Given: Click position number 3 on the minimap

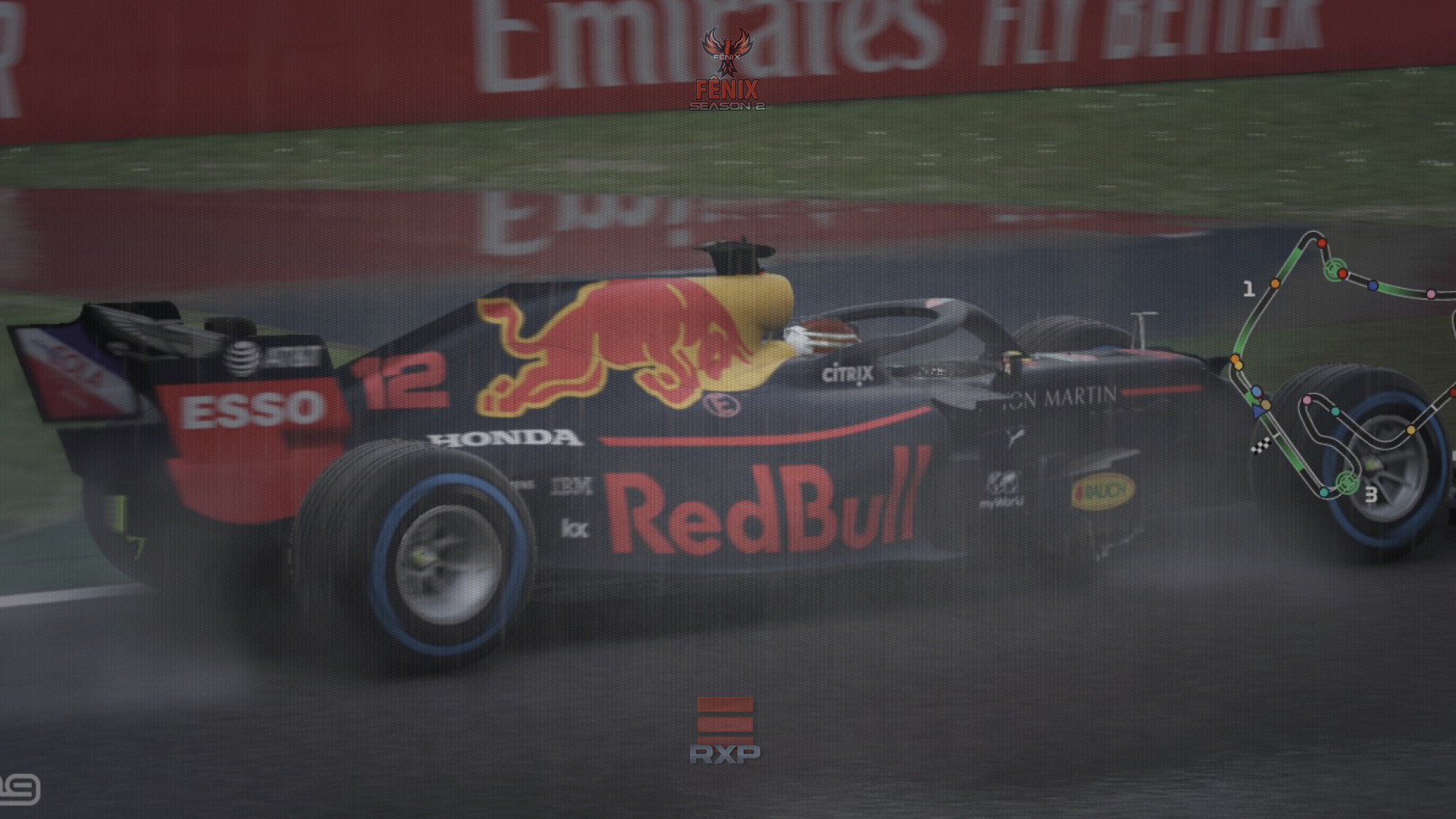Looking at the screenshot, I should (1372, 495).
